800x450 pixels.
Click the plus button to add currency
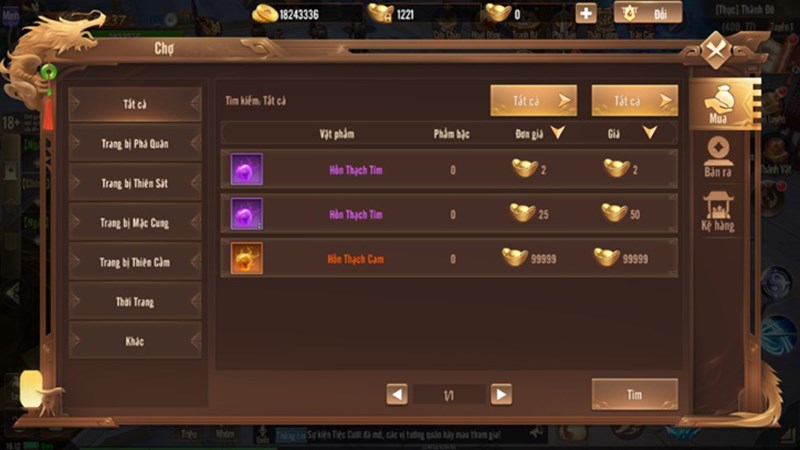pyautogui.click(x=586, y=13)
